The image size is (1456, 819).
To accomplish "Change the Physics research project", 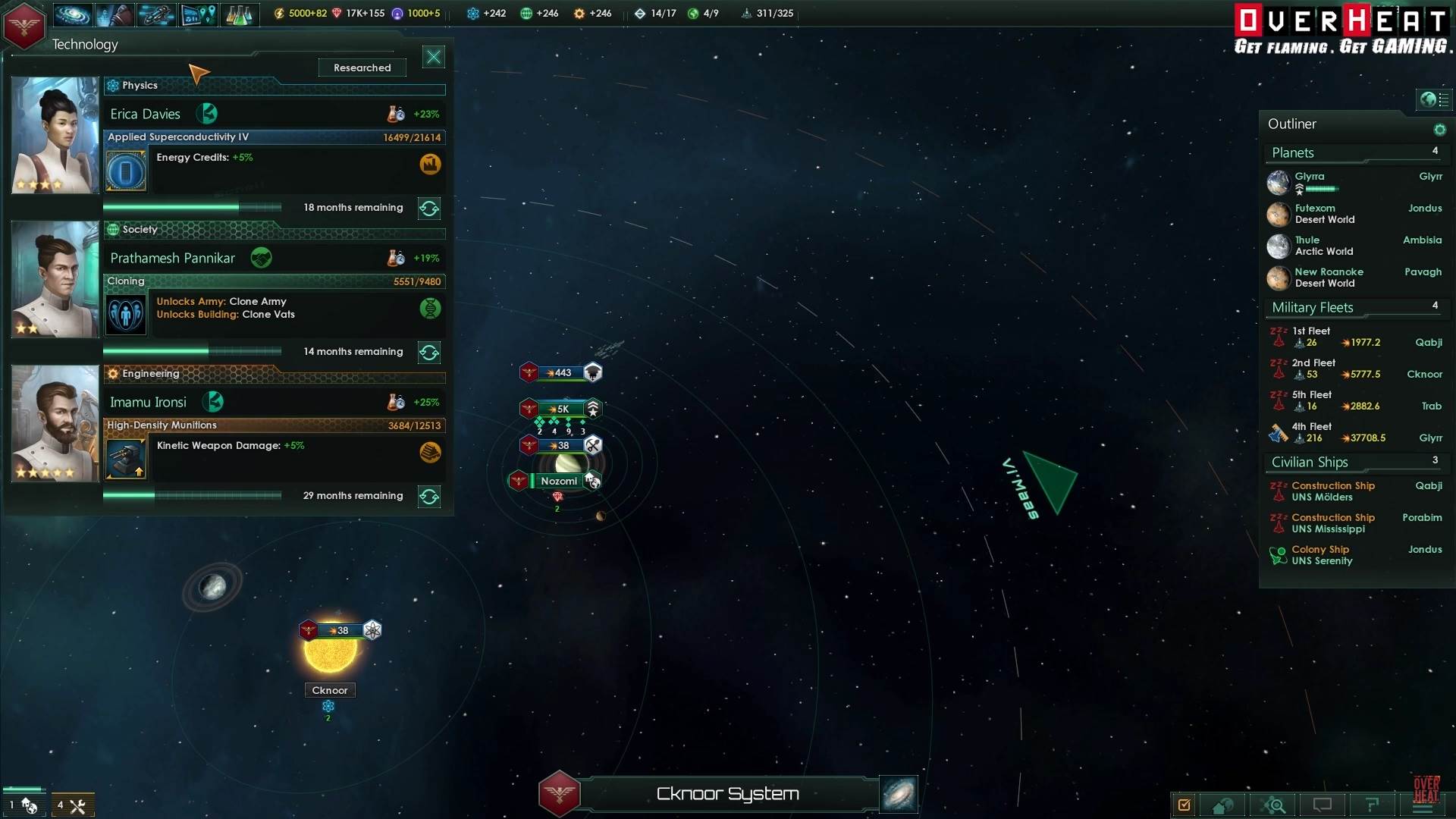I will click(429, 209).
